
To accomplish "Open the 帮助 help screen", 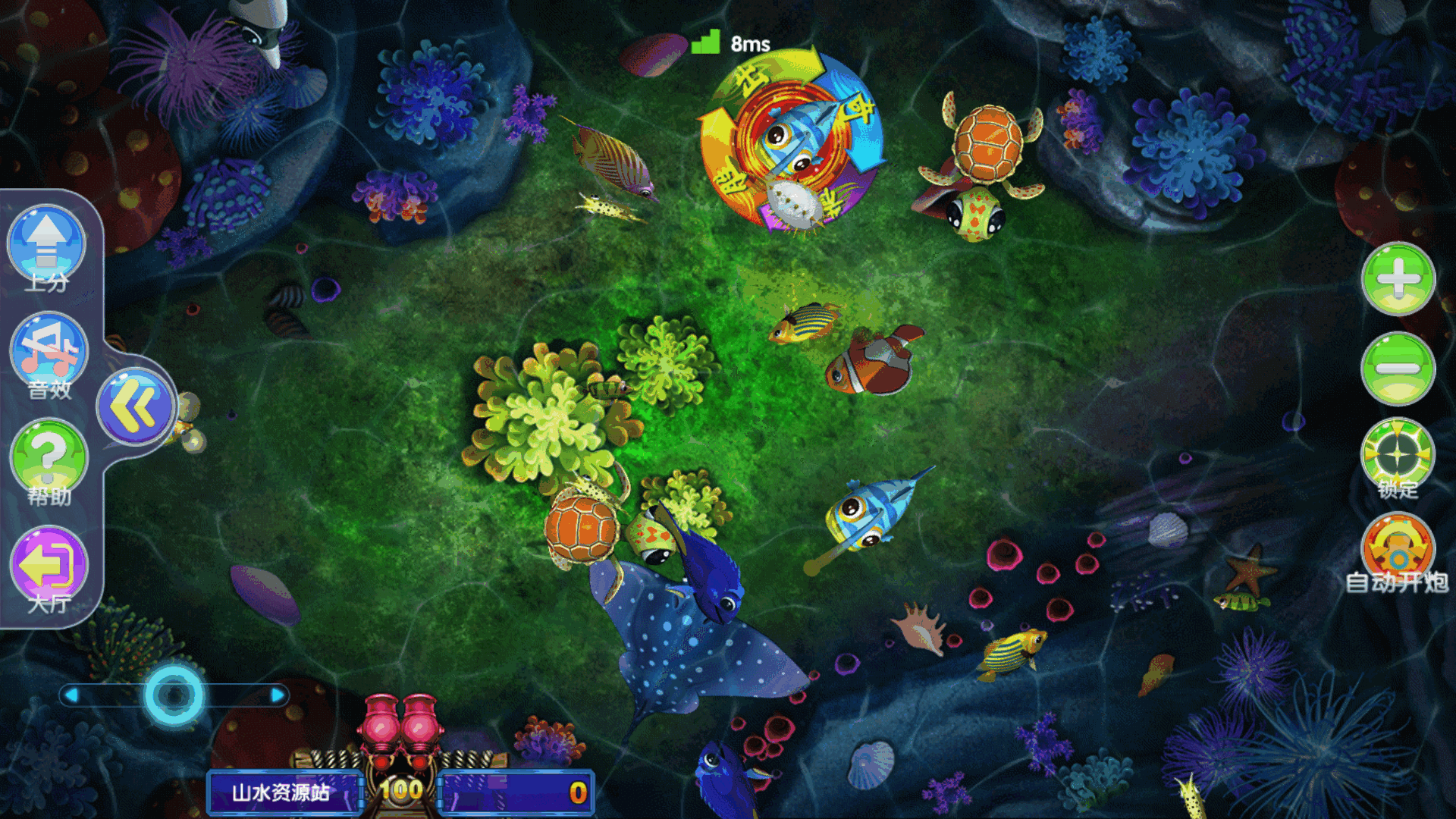I will click(x=49, y=459).
